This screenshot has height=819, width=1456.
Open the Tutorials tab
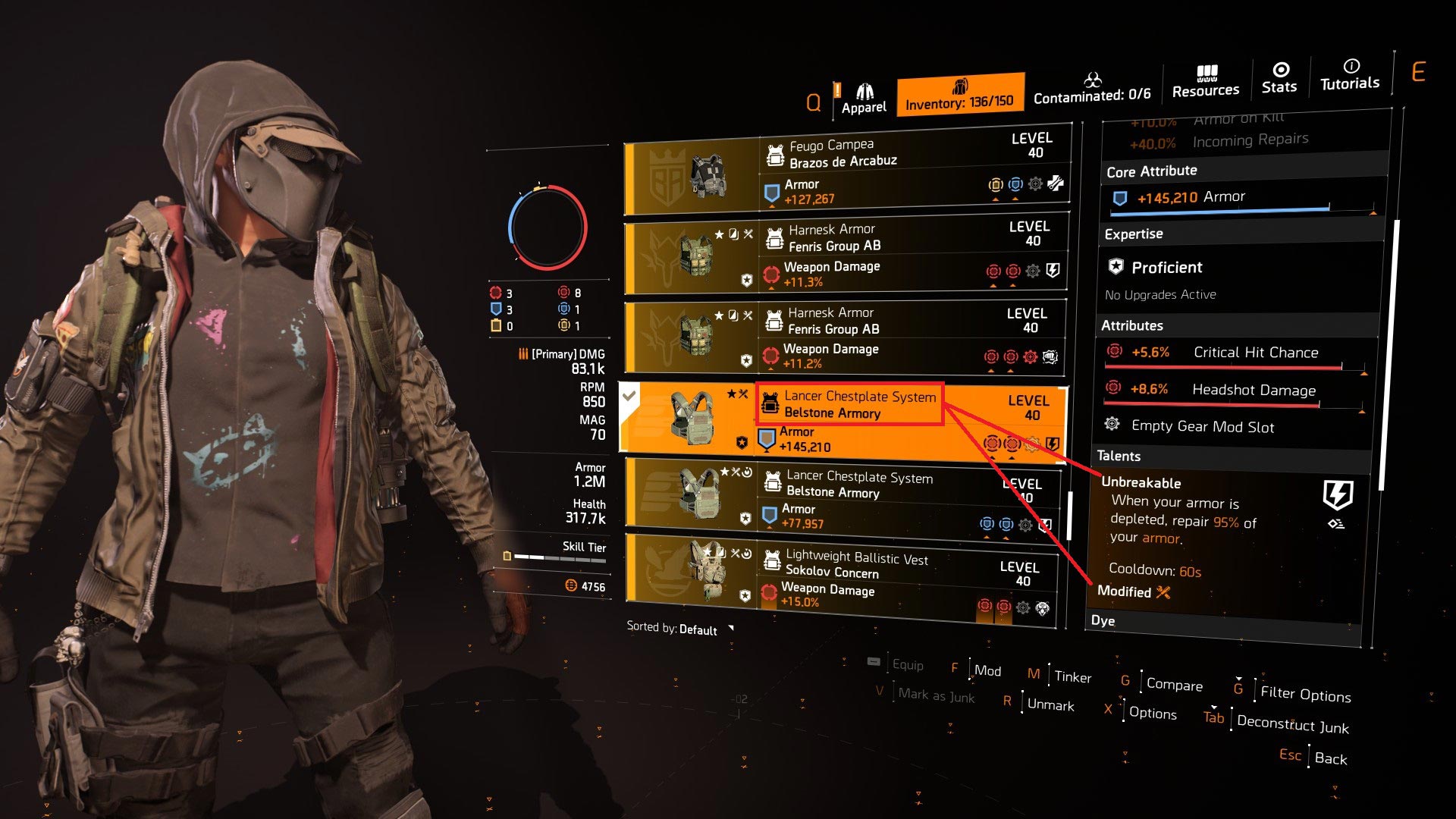(x=1350, y=75)
